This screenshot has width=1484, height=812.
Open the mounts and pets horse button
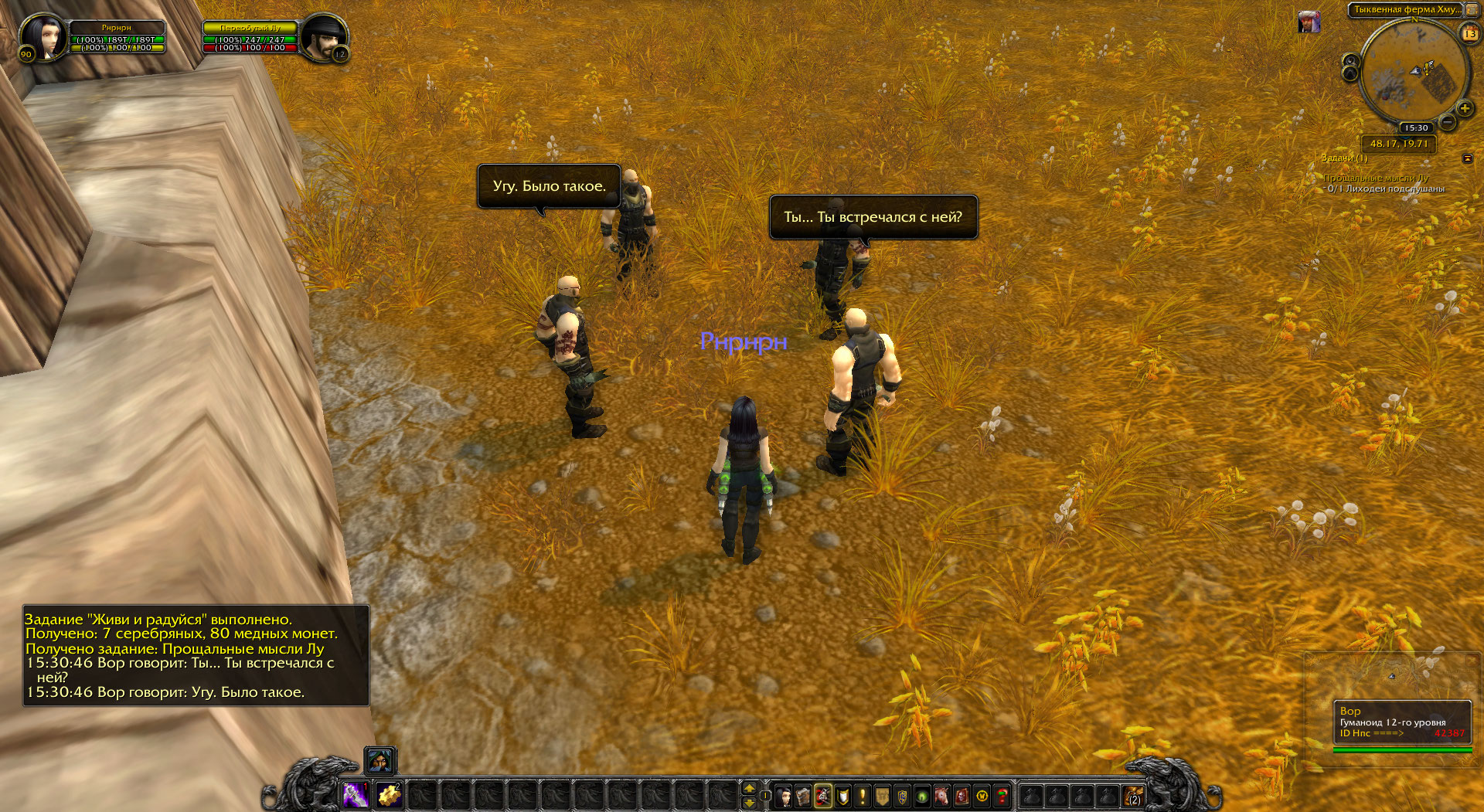click(x=941, y=796)
